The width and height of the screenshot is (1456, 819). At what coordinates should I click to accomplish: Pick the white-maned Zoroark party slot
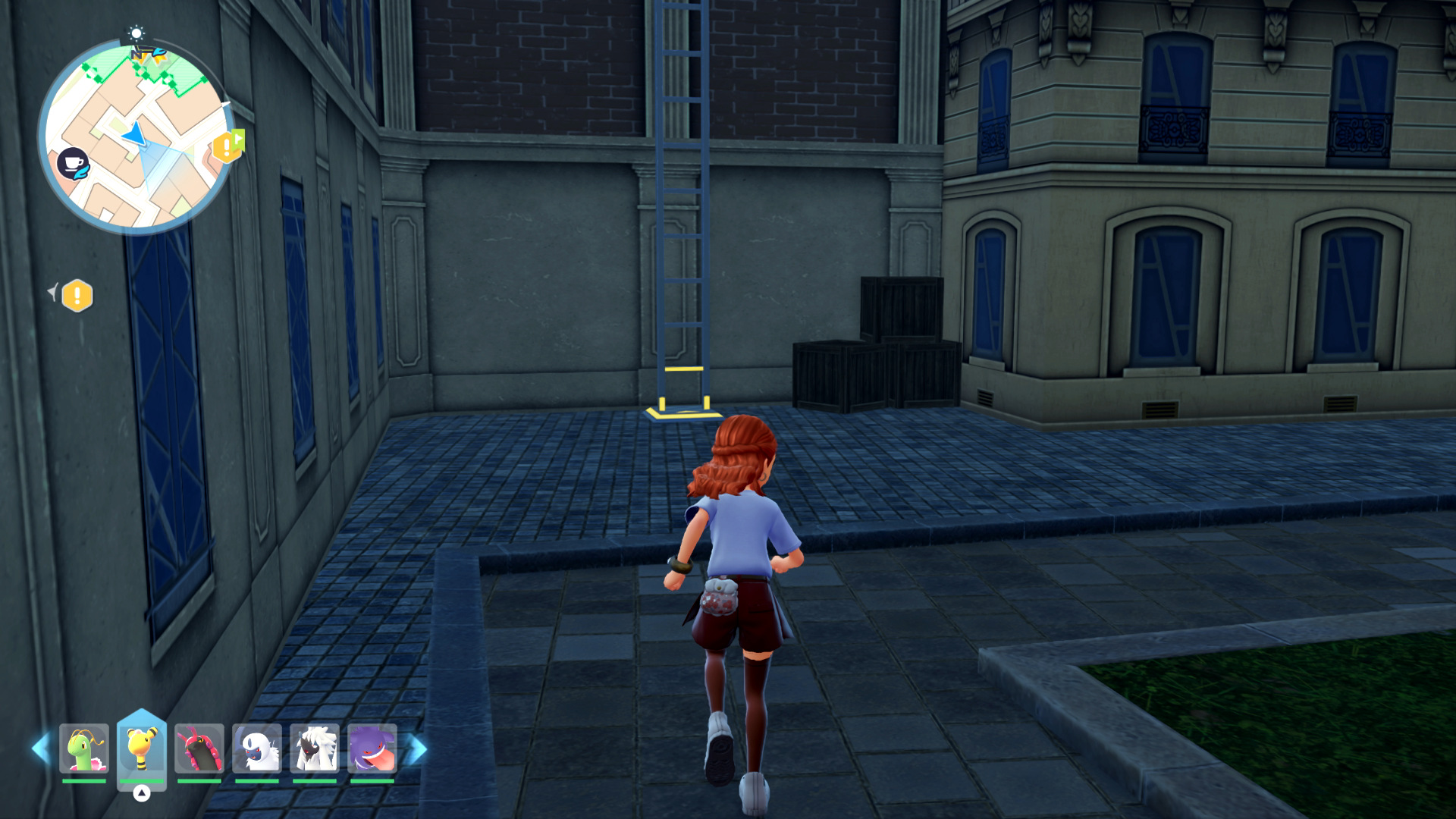(x=315, y=748)
